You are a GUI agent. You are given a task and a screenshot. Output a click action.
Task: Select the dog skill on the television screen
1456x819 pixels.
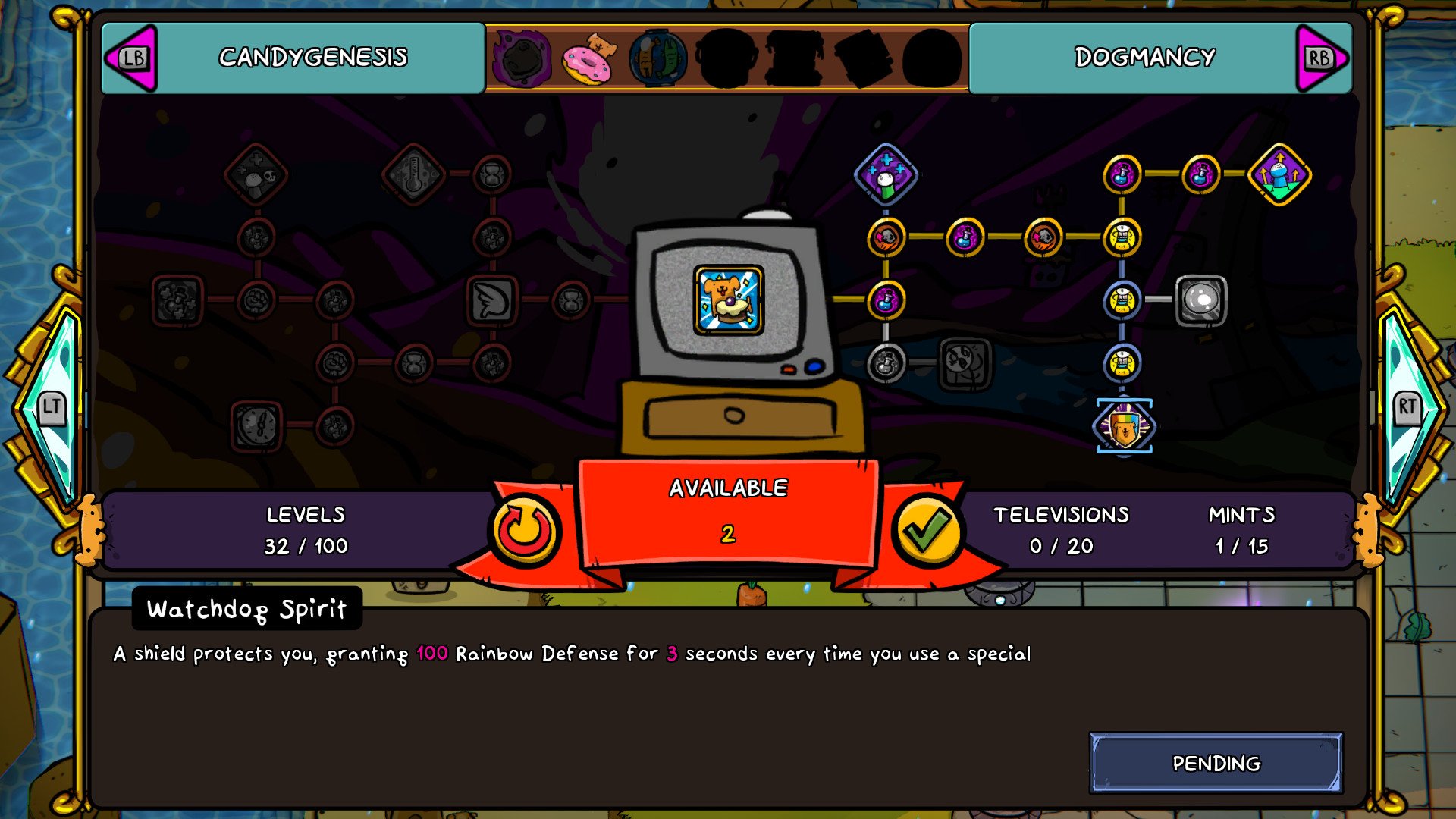(x=728, y=300)
